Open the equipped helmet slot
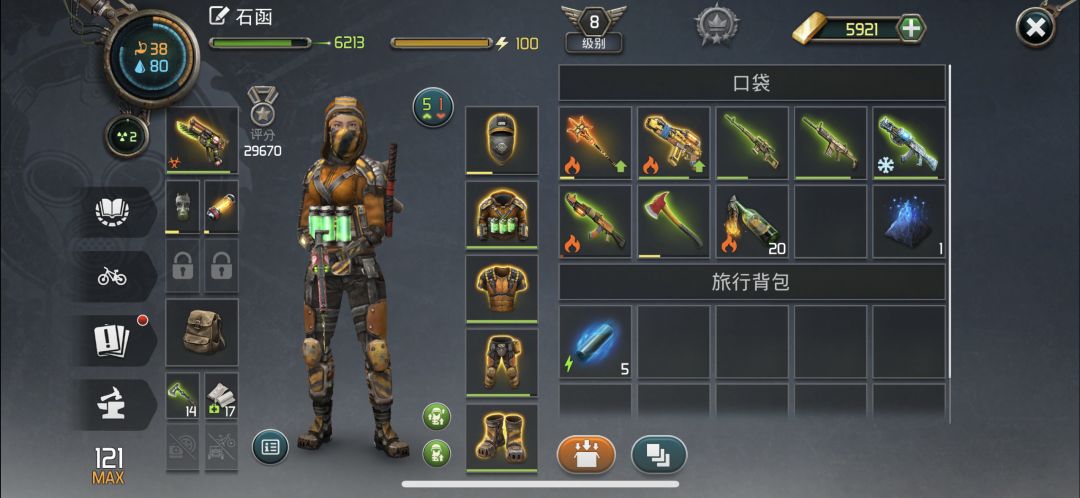Viewport: 1080px width, 498px height. tap(501, 141)
